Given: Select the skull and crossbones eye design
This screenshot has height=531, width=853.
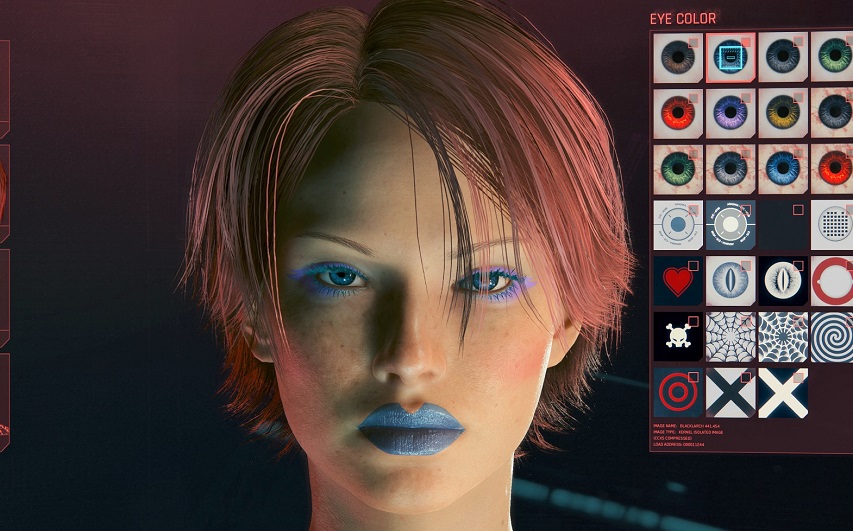Looking at the screenshot, I should click(x=678, y=337).
